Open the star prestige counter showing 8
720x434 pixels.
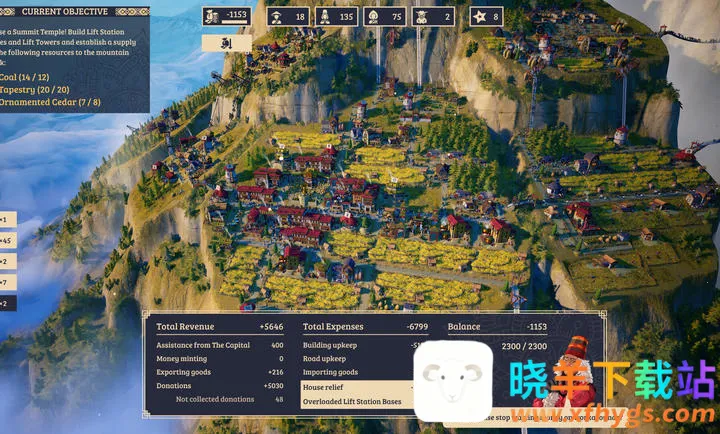(485, 16)
